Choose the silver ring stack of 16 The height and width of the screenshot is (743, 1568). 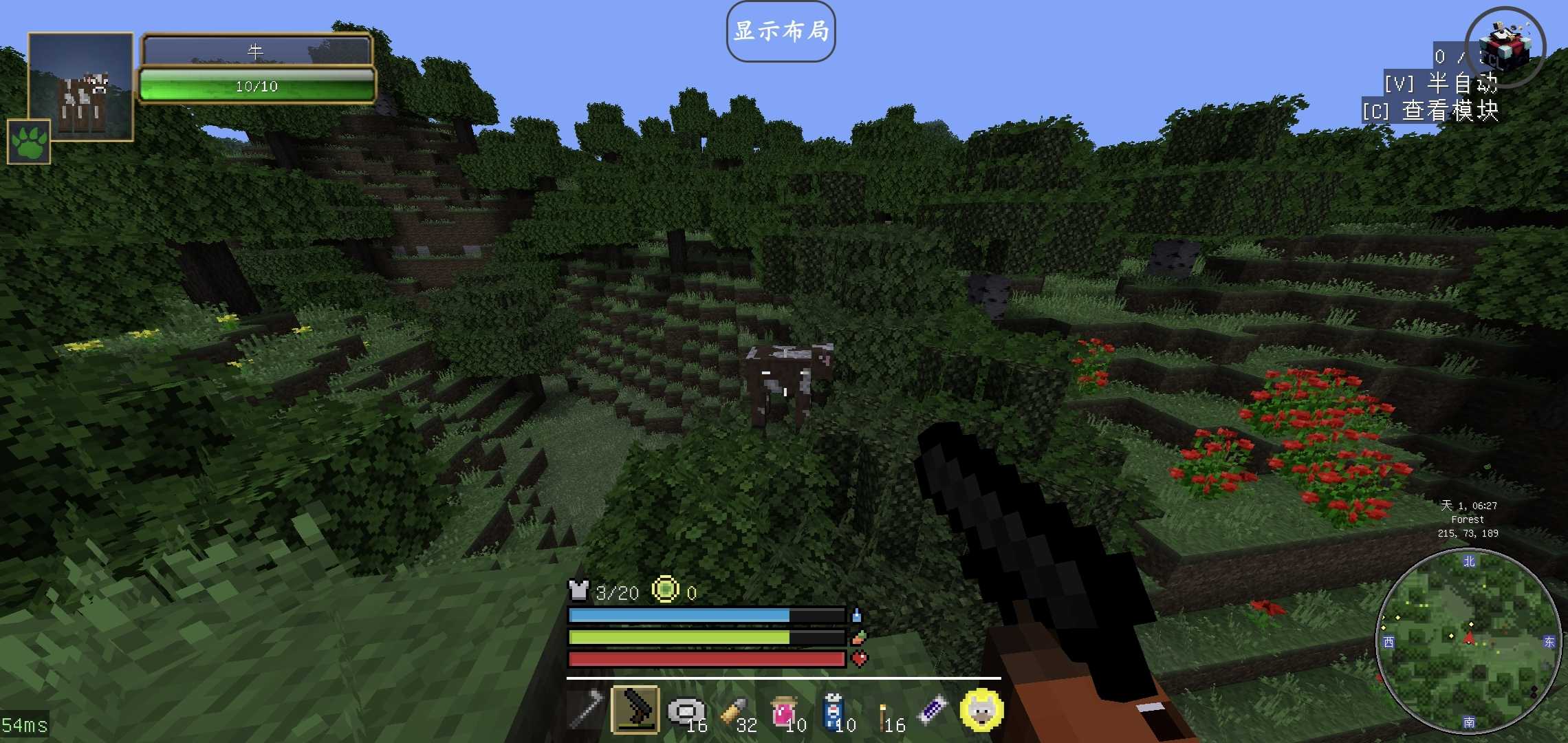coord(686,711)
